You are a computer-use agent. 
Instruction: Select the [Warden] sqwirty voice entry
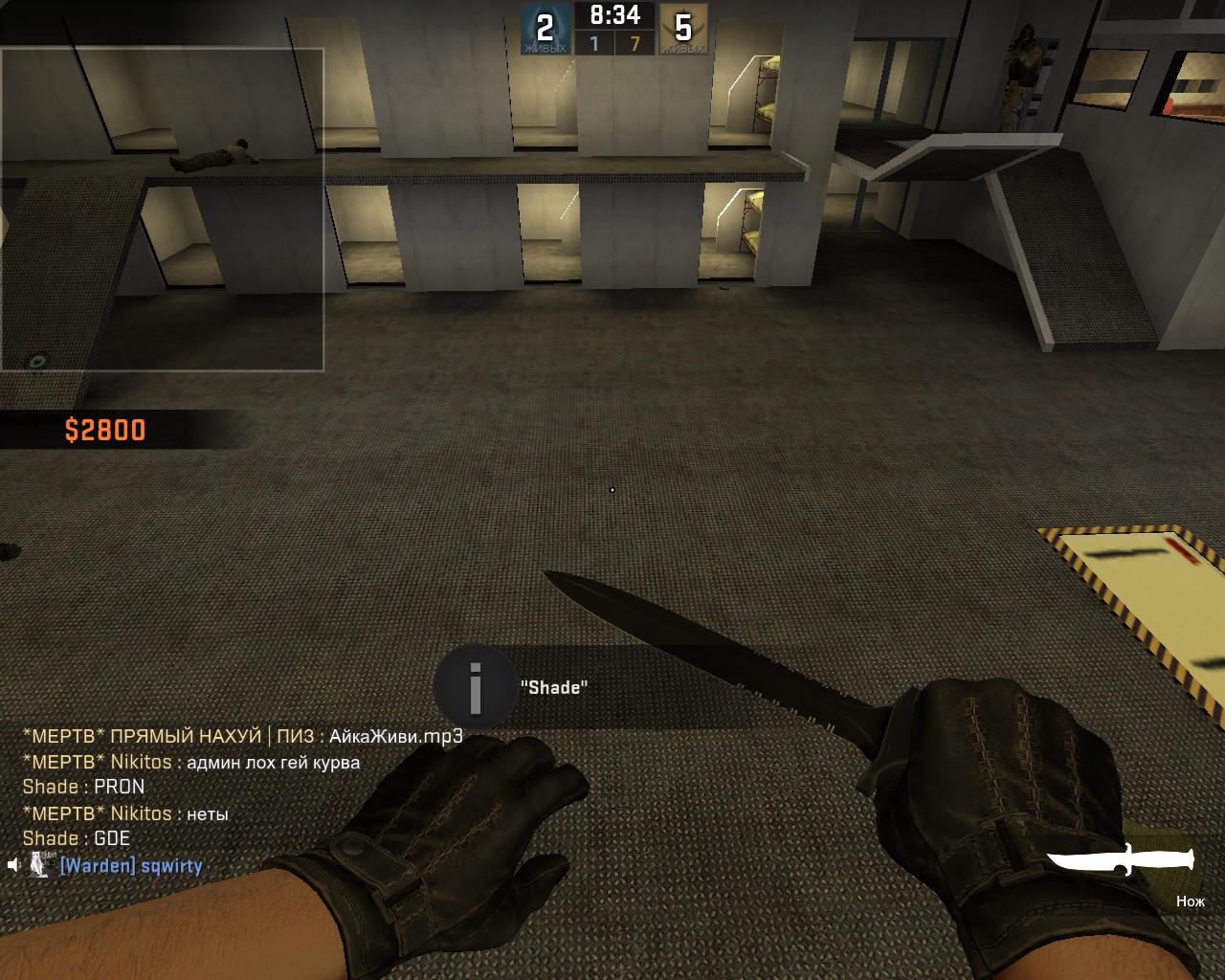coord(131,866)
